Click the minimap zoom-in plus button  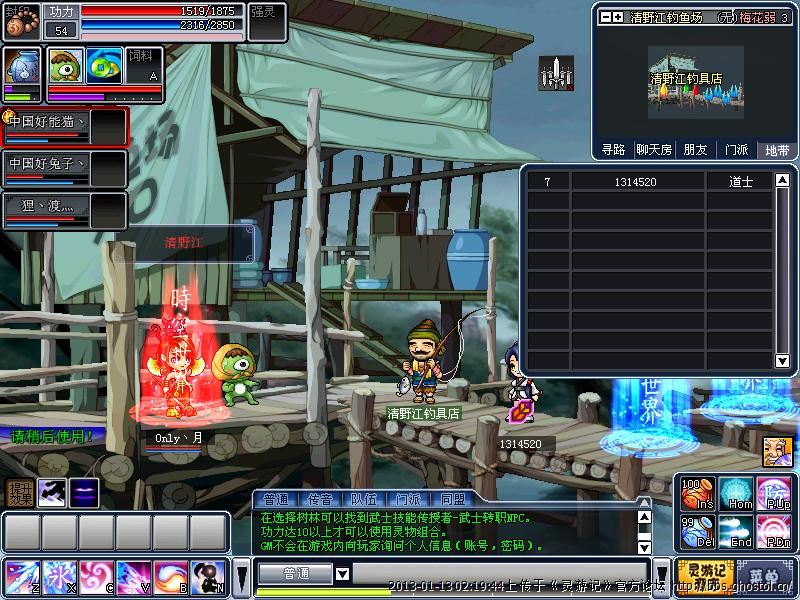619,17
